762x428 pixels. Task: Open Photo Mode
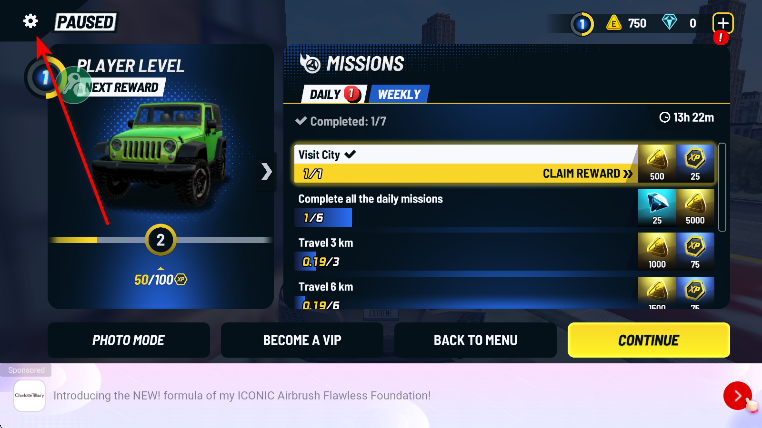click(129, 340)
